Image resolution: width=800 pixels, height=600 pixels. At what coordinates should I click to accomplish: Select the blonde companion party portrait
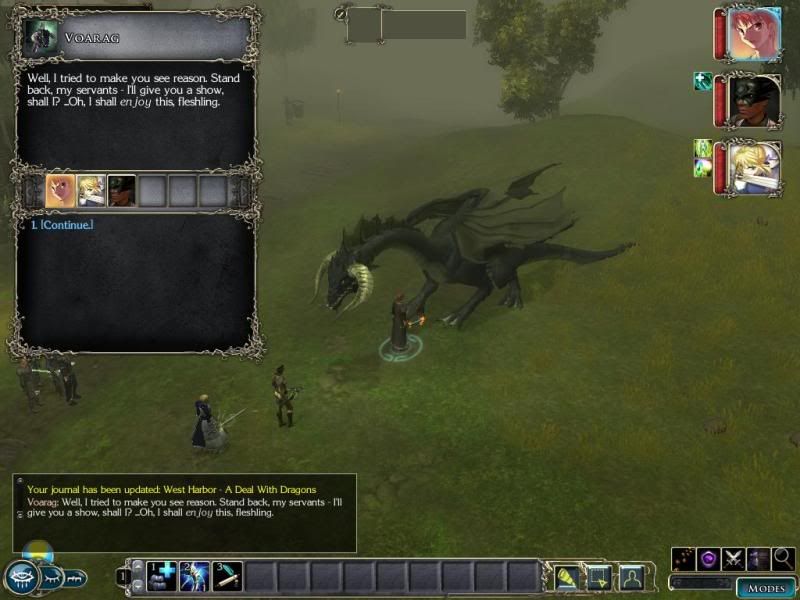[754, 167]
